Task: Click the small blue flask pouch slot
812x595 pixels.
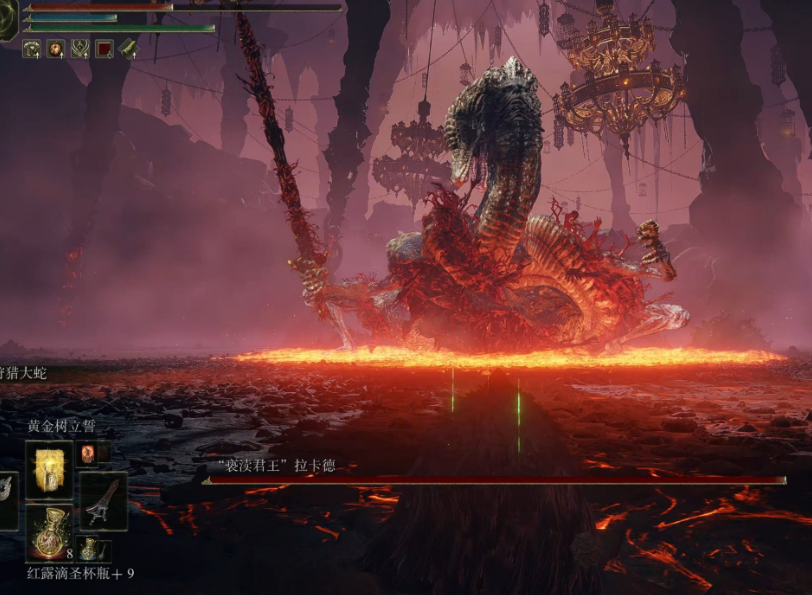Action: coord(90,548)
